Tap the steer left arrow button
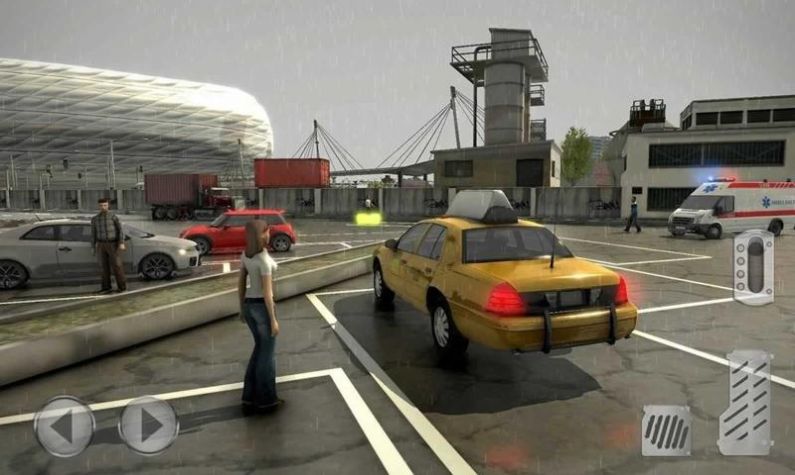This screenshot has width=795, height=475. coord(64,426)
